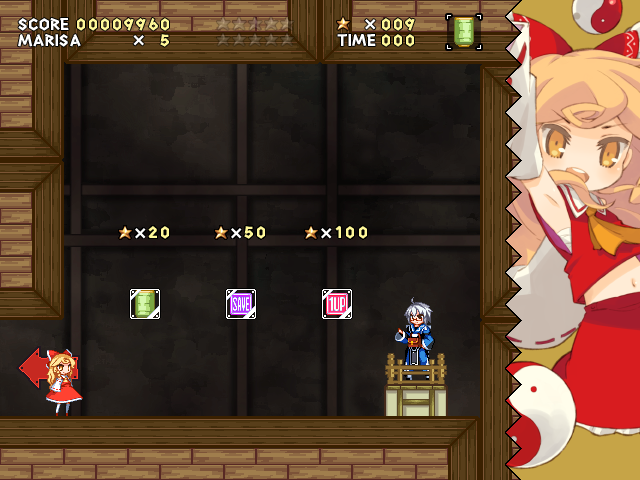Image resolution: width=640 pixels, height=480 pixels.
Task: Select the reserved green lantern item box
Action: 463,31
